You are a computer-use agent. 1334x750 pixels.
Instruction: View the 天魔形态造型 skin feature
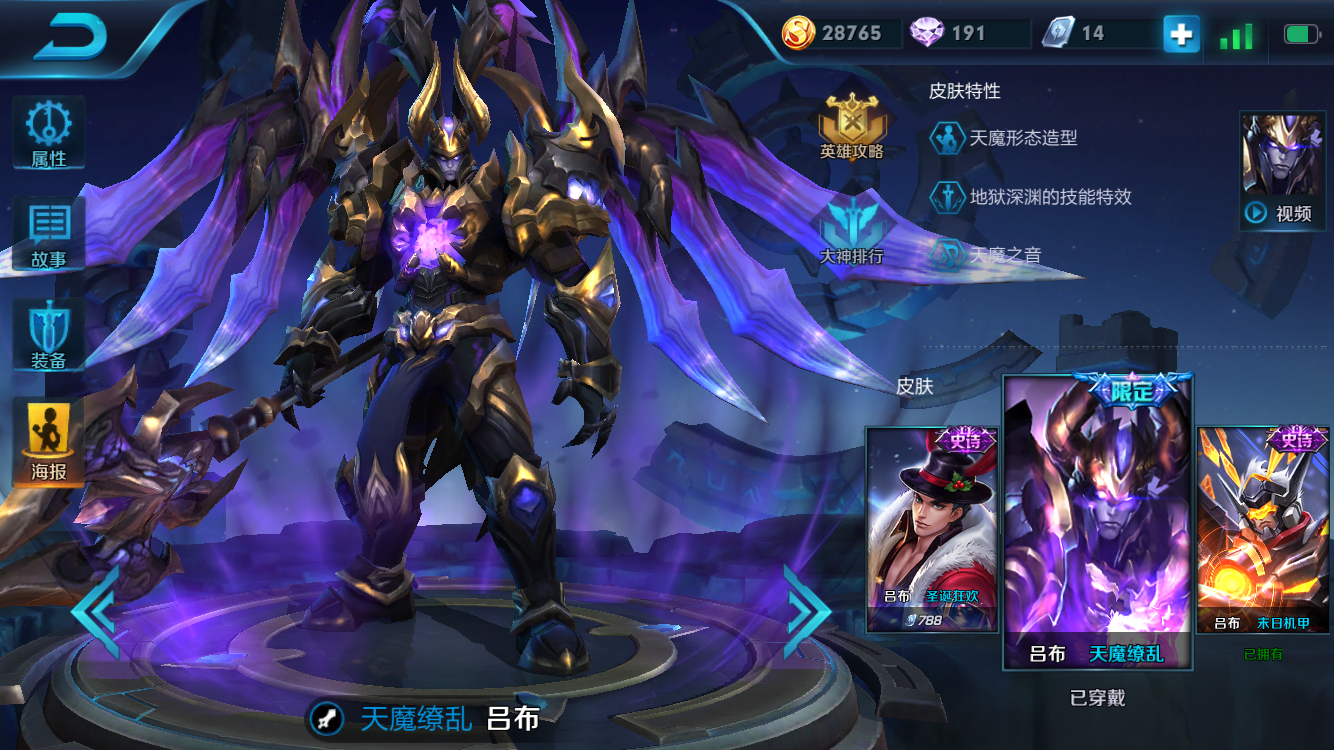coord(1005,138)
